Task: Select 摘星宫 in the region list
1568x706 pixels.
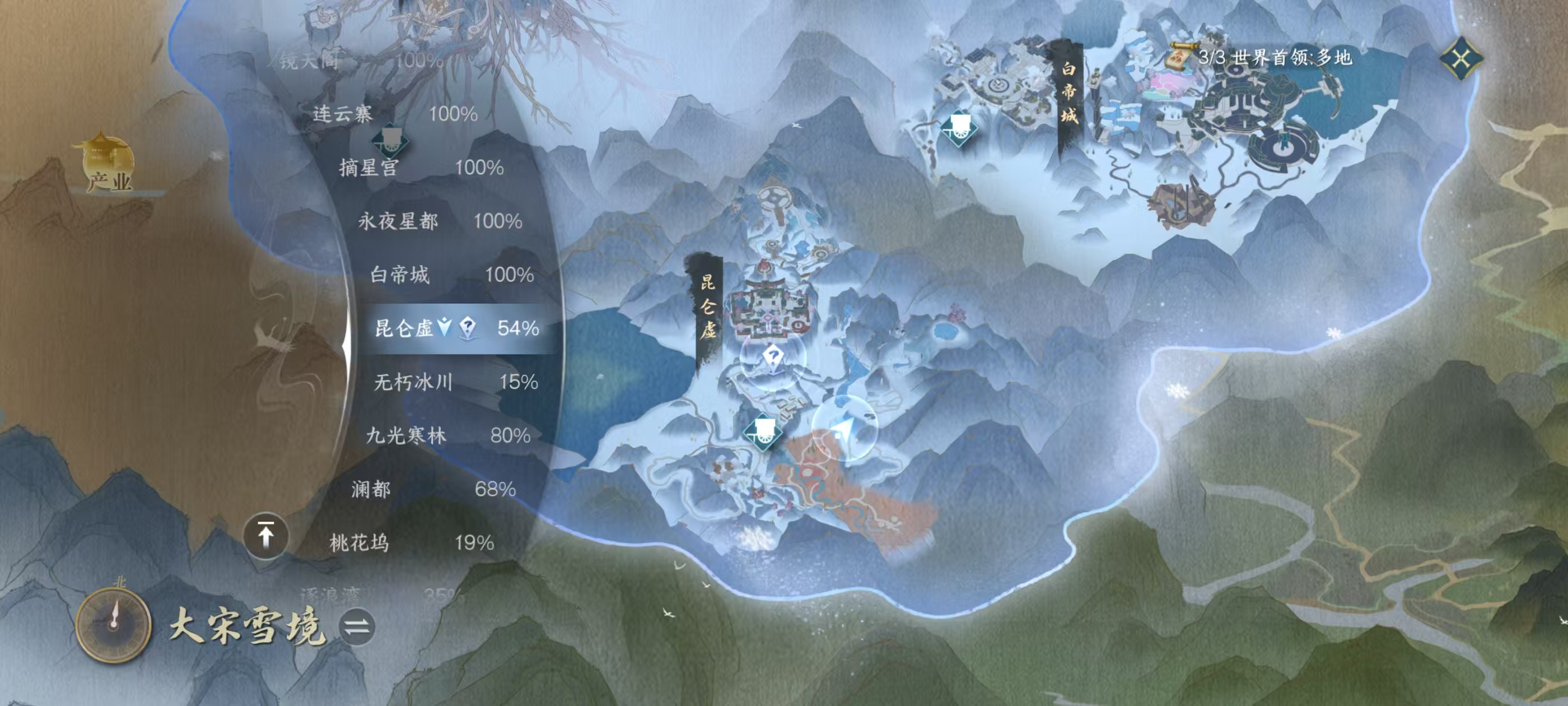Action: [x=421, y=168]
